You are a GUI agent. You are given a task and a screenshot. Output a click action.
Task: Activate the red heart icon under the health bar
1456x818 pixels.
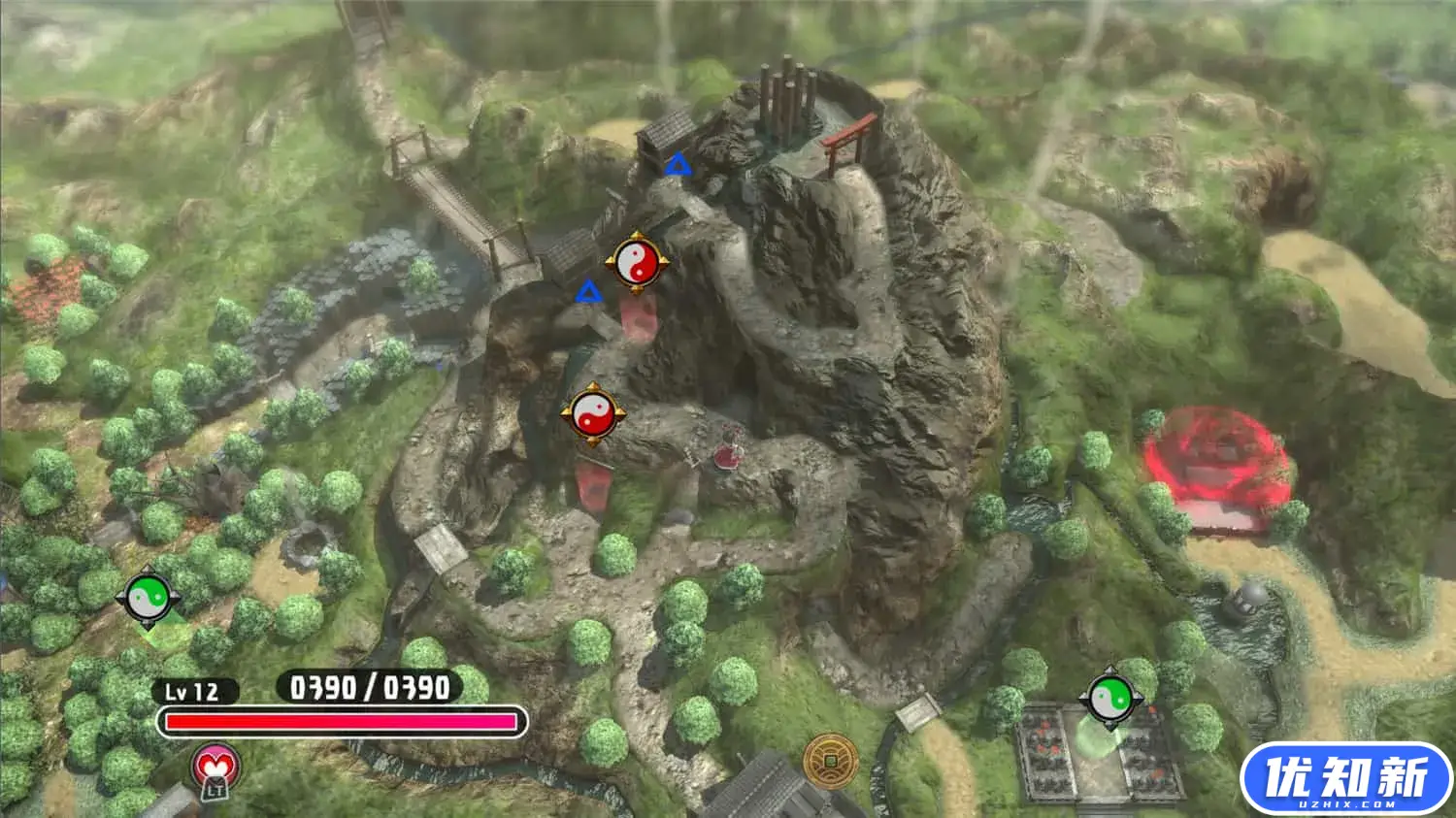pos(215,769)
